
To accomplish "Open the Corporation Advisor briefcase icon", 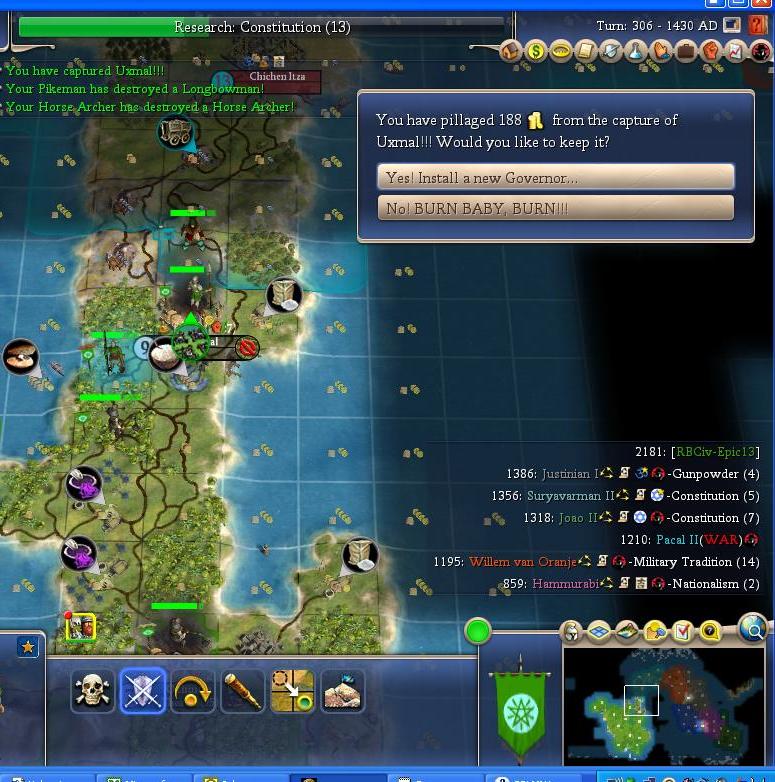I will [x=686, y=51].
